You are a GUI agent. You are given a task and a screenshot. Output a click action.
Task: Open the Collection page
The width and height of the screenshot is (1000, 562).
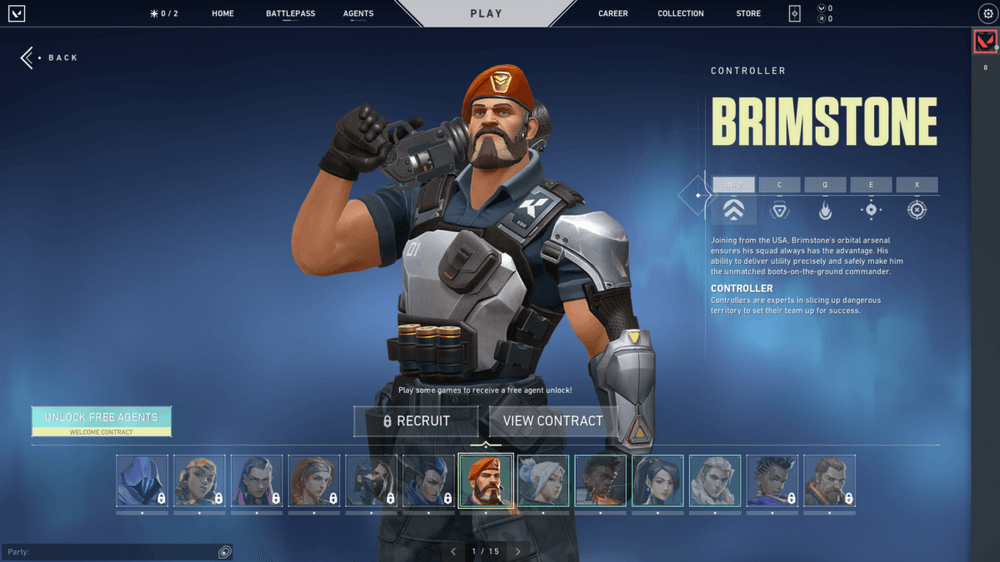(680, 14)
